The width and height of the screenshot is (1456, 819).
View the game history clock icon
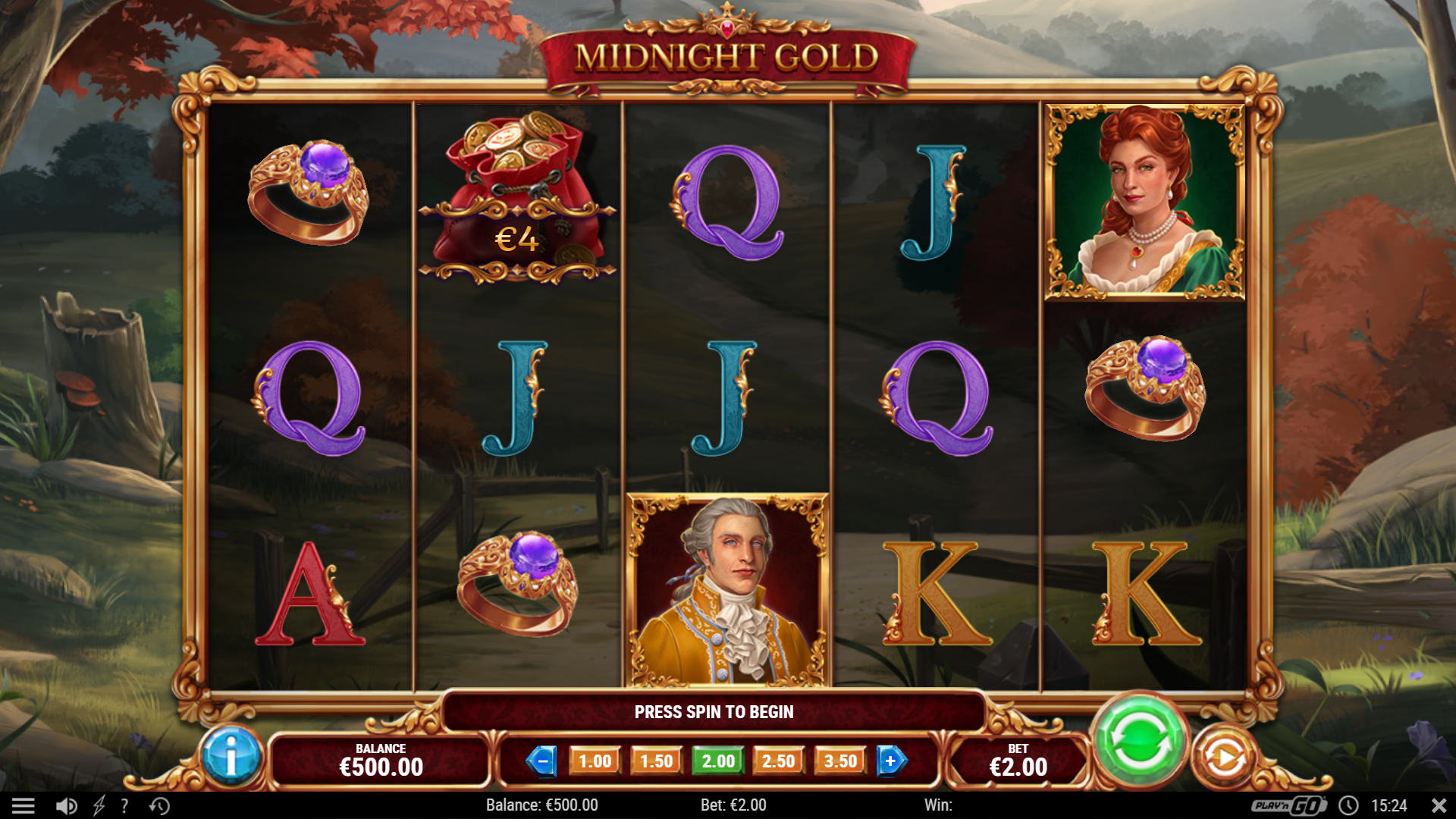[x=159, y=805]
